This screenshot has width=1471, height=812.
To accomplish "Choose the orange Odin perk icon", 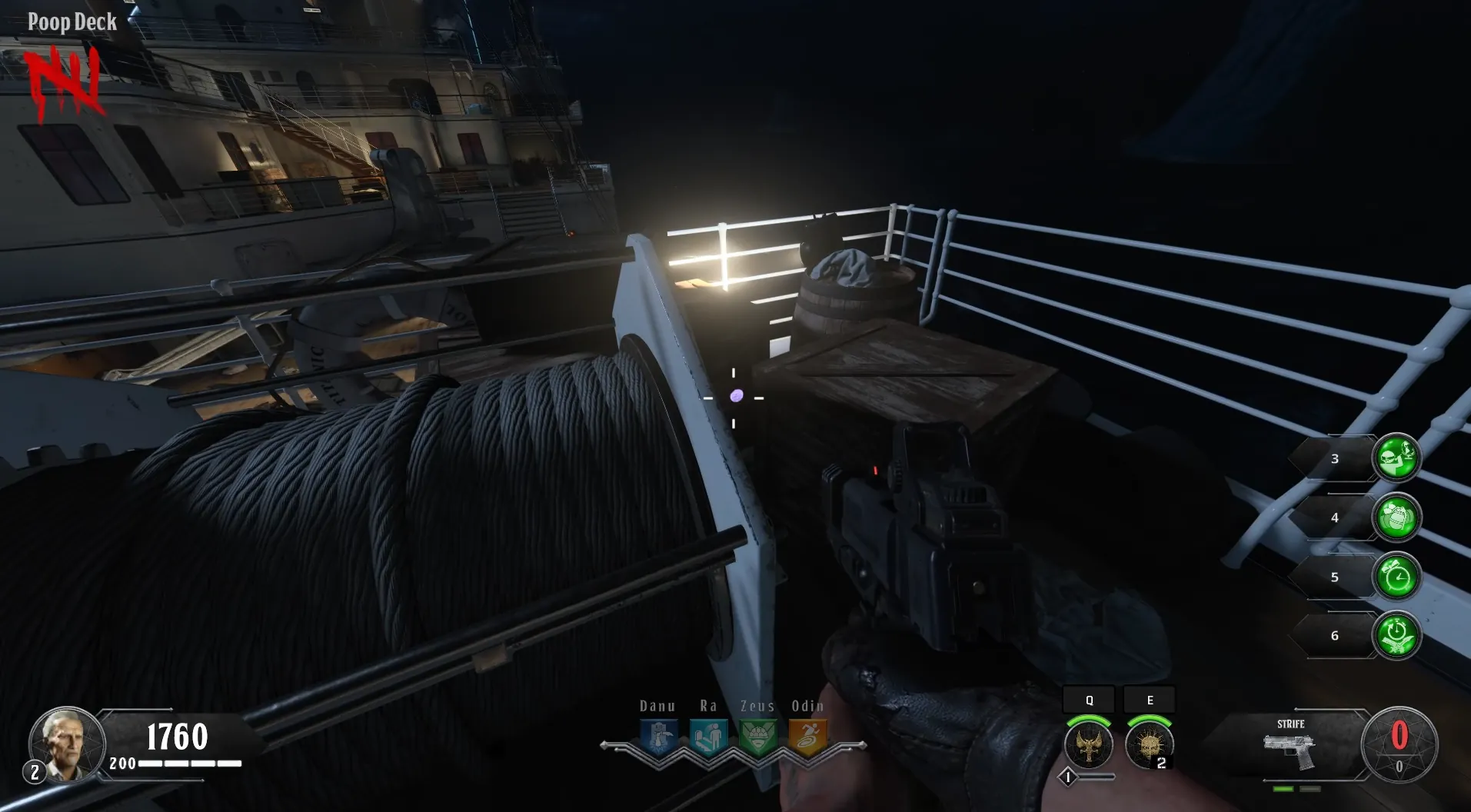I will 807,738.
